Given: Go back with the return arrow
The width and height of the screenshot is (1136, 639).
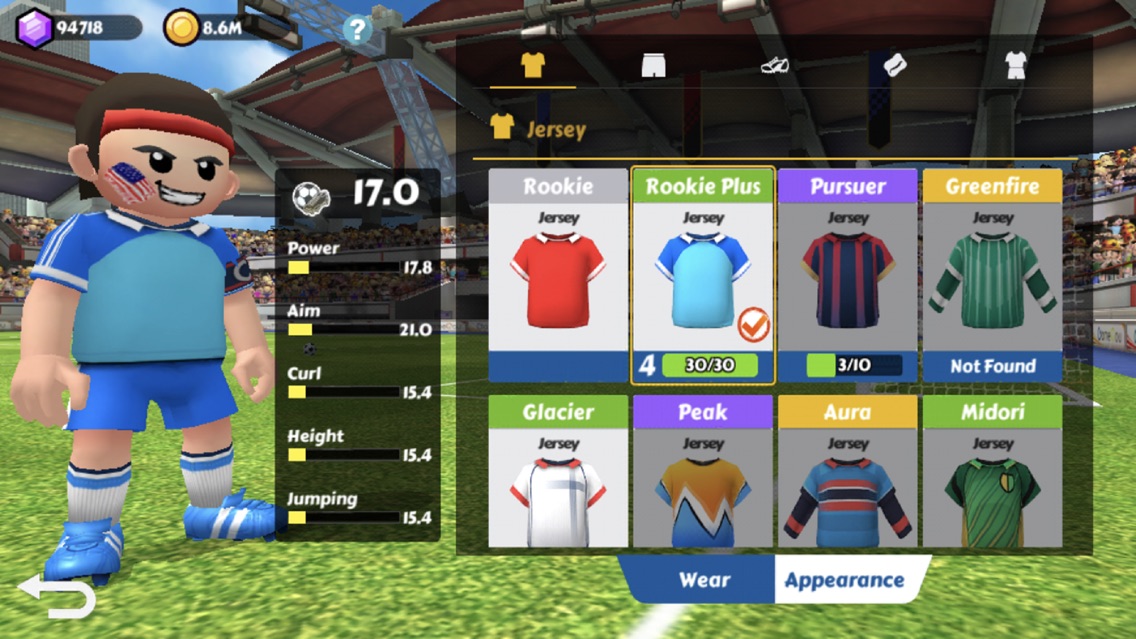Looking at the screenshot, I should coord(57,597).
